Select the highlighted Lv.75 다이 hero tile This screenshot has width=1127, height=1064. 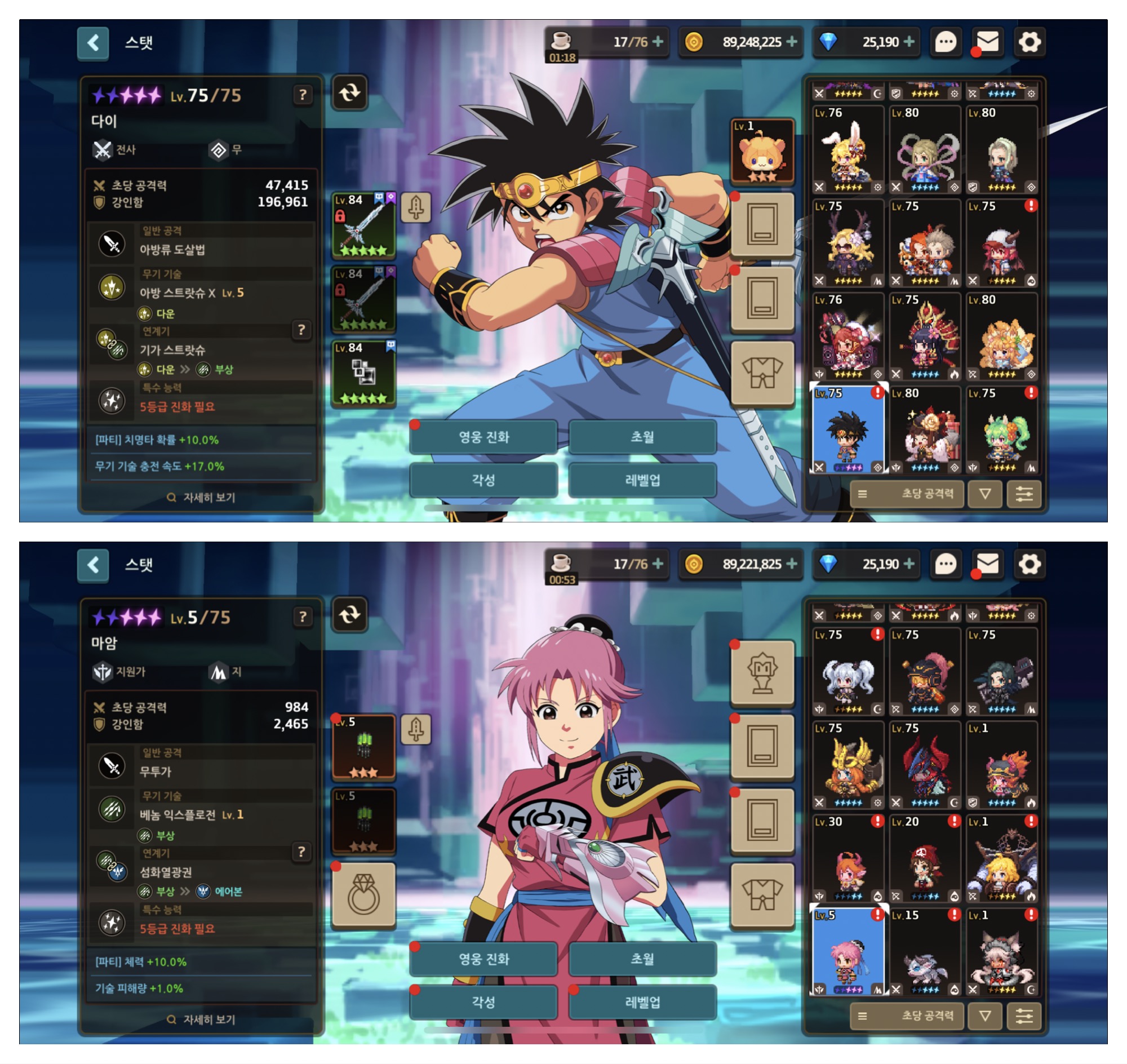pyautogui.click(x=848, y=430)
